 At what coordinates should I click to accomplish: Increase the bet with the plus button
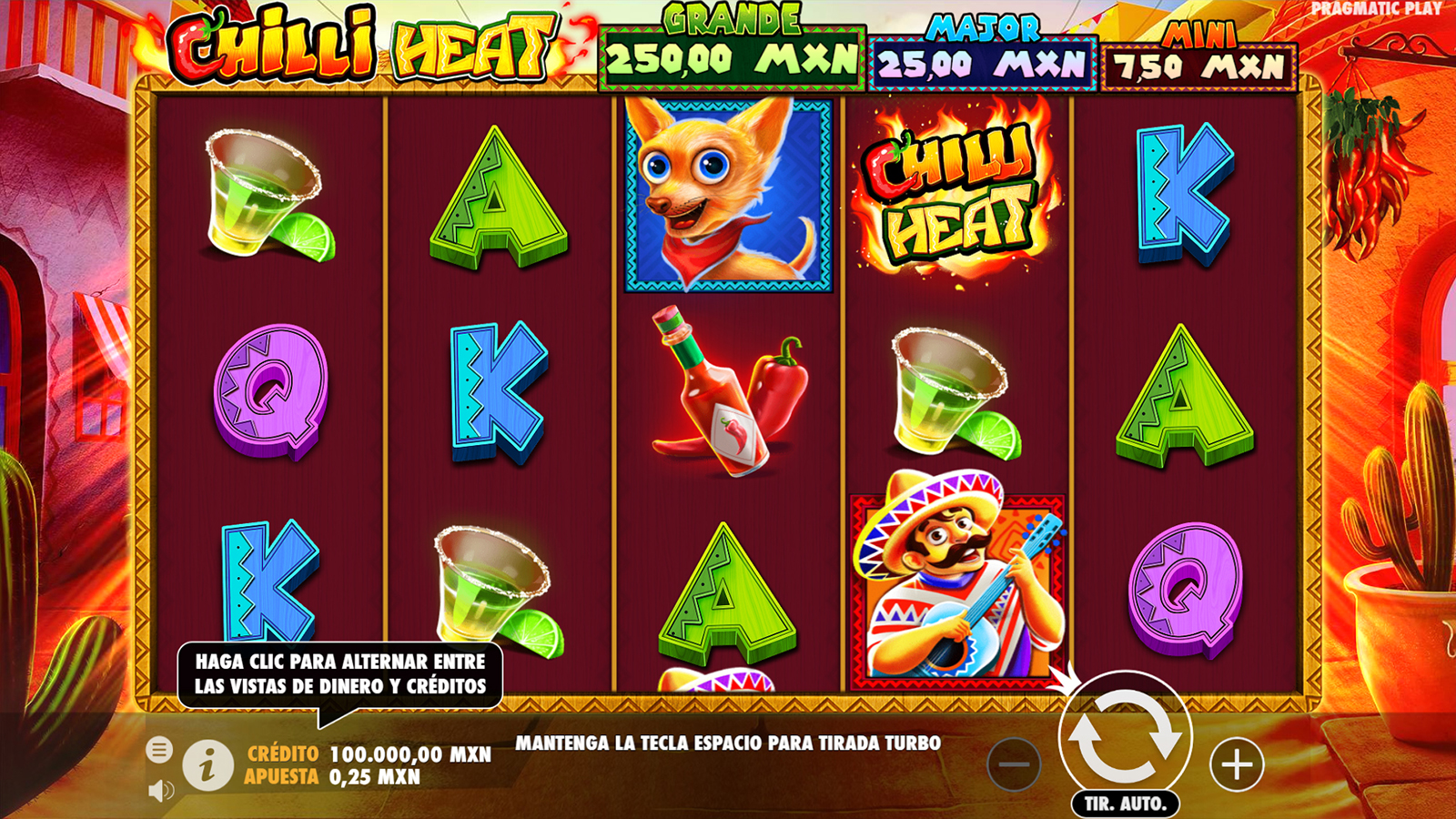tap(1236, 764)
